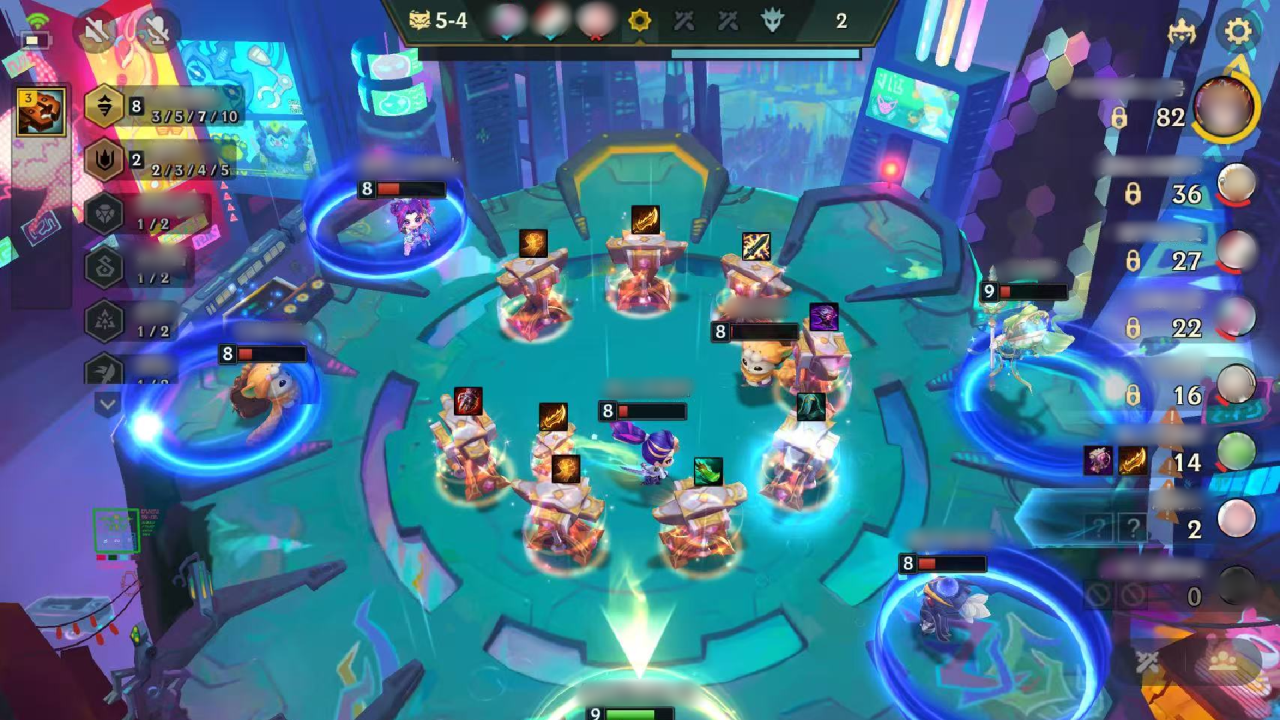This screenshot has height=720, width=1280.
Task: View the board of the player with 22 health
Action: 1237,318
